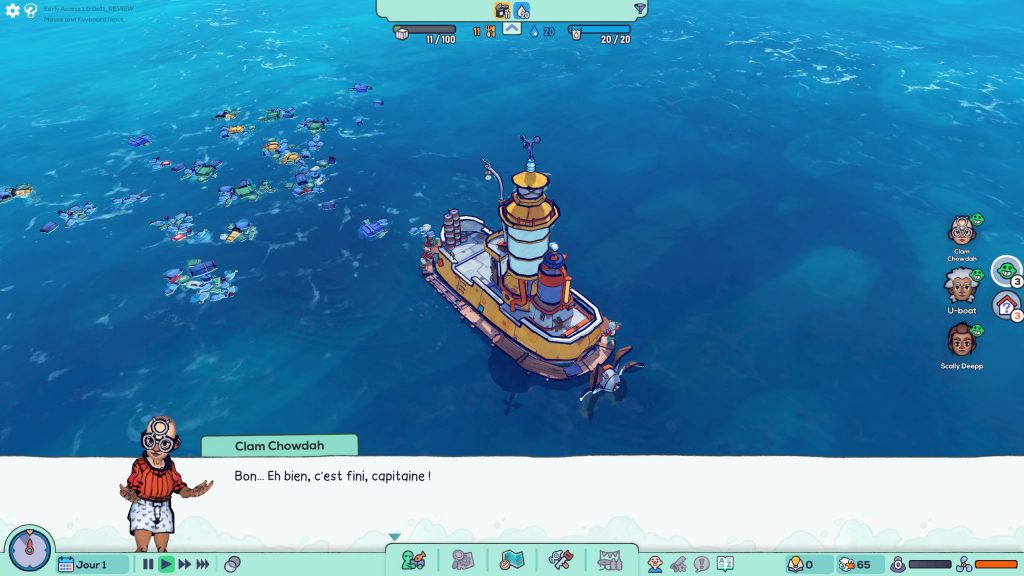Pause the game
Screen dimensions: 1024x576
(148, 564)
